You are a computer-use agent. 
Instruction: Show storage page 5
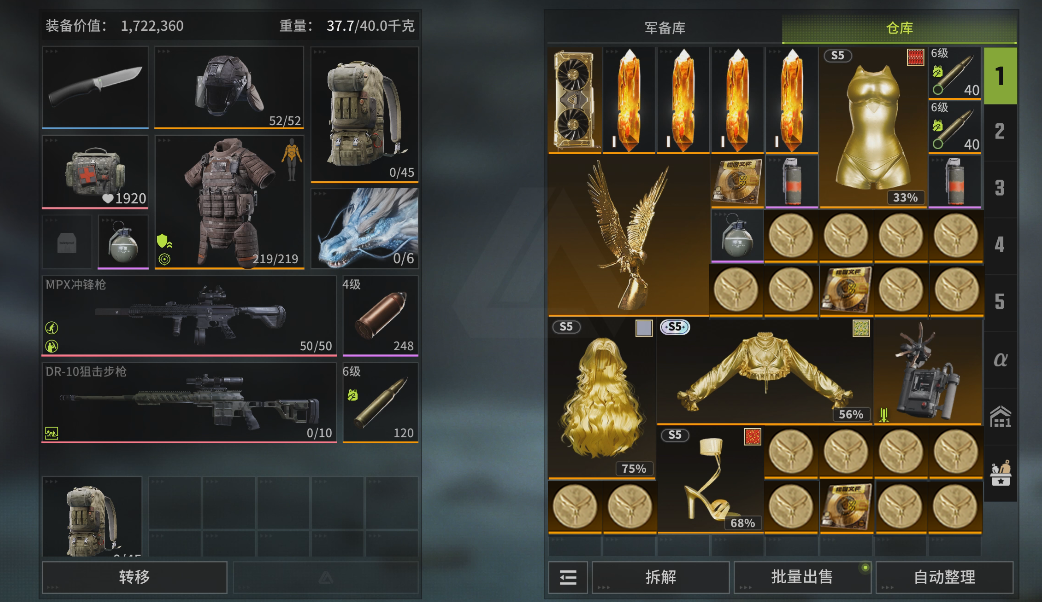click(x=999, y=302)
